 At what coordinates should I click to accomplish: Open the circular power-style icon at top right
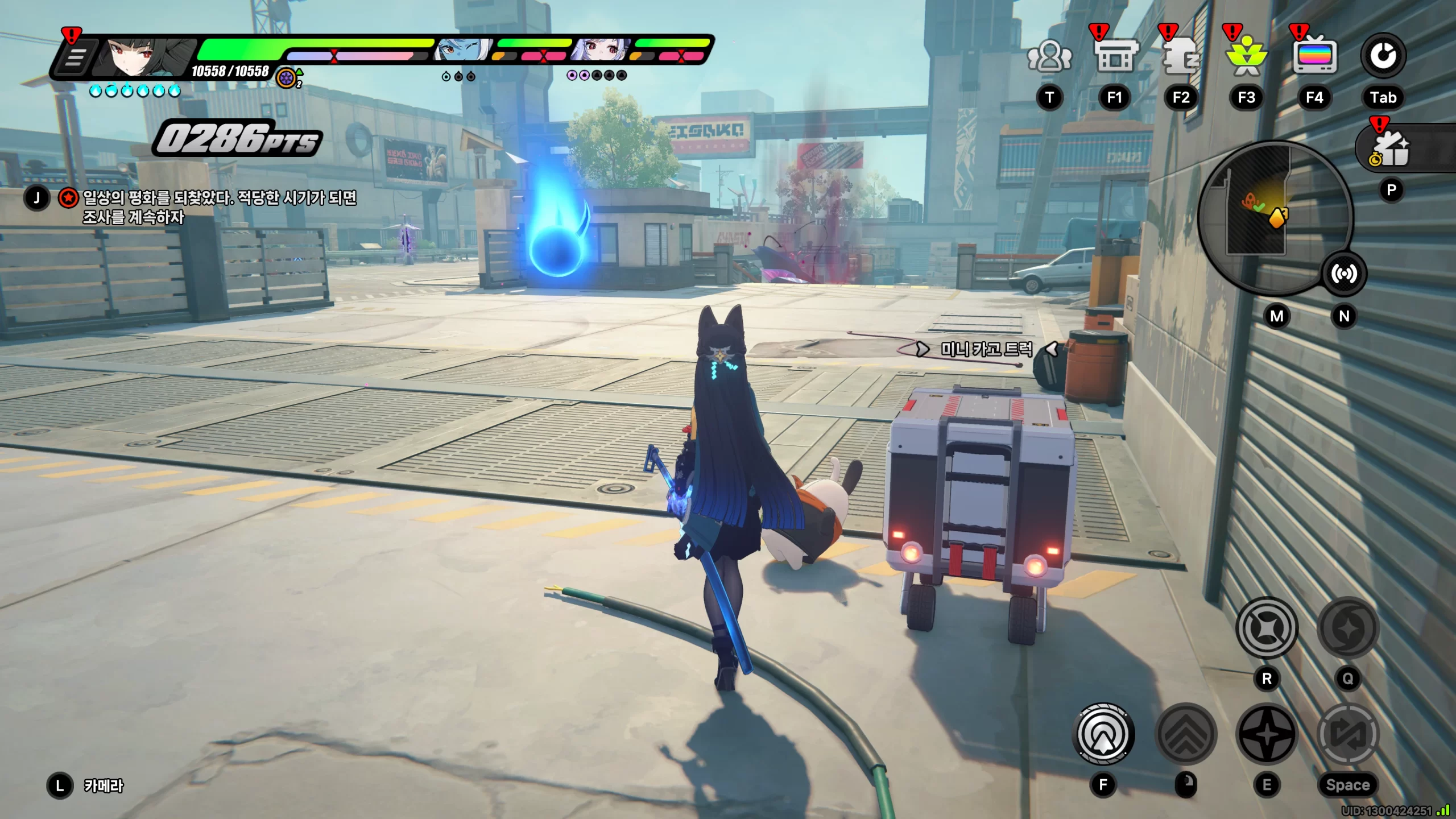click(x=1383, y=56)
